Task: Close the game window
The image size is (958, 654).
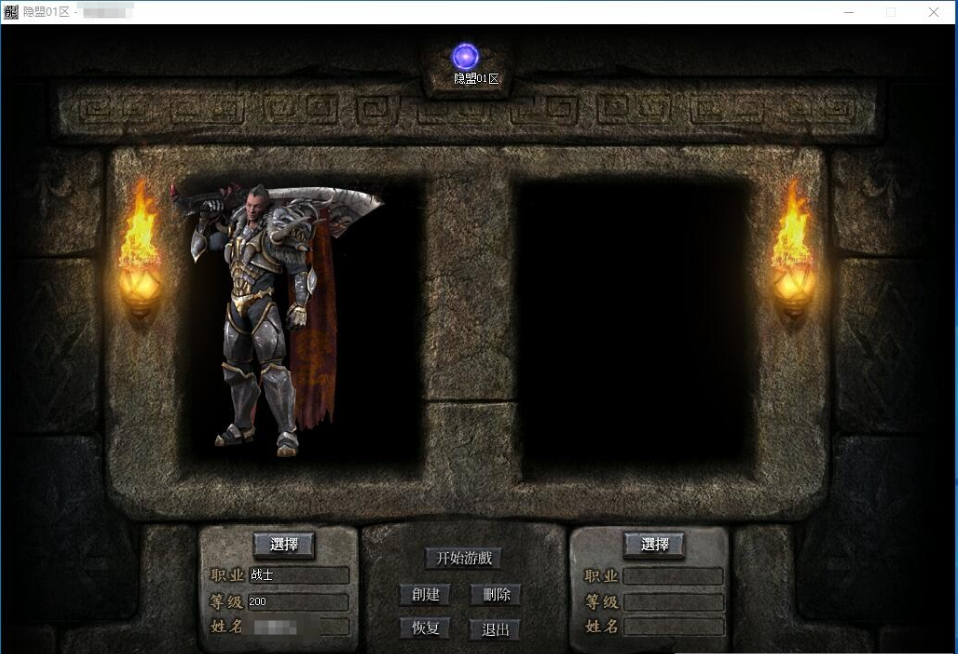Action: tap(933, 12)
